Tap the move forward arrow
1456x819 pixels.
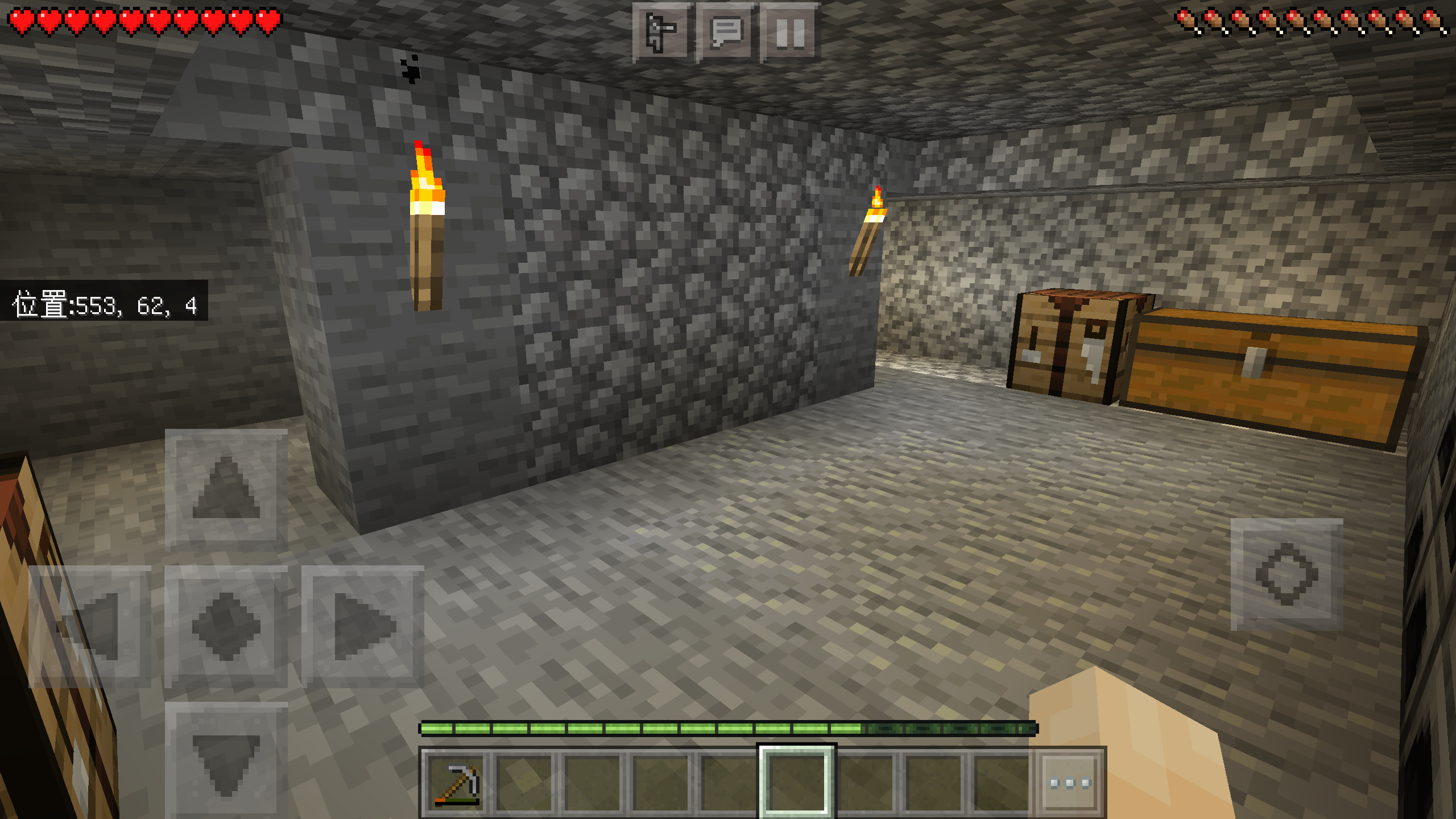pyautogui.click(x=226, y=487)
